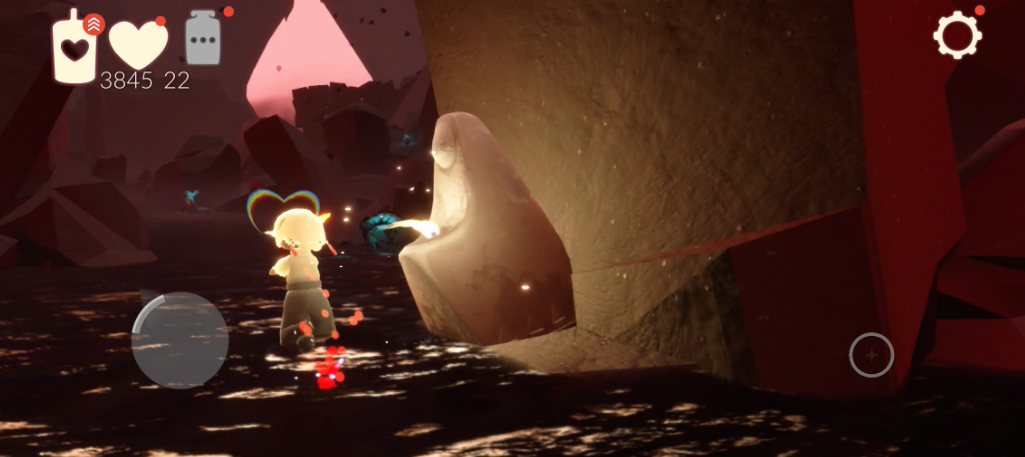Tap the season pass heart candle icon

click(75, 46)
